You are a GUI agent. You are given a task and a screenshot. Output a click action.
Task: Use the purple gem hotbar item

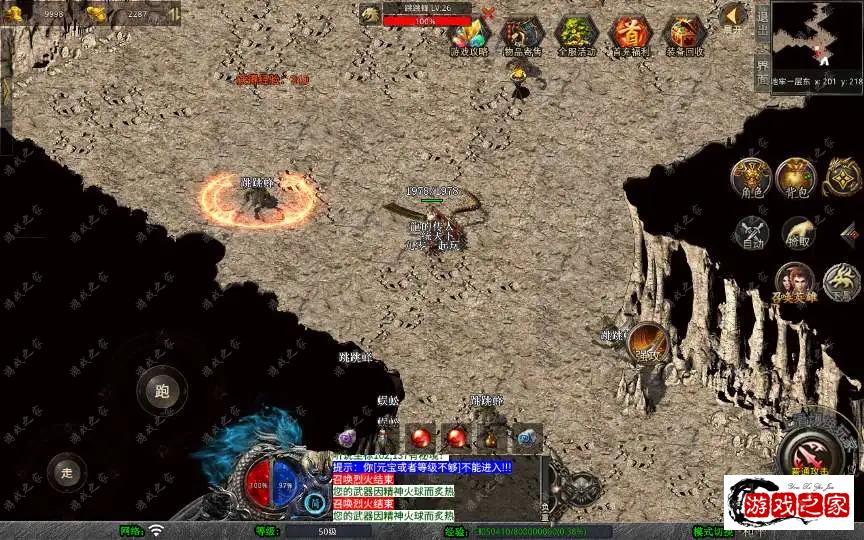pyautogui.click(x=348, y=438)
